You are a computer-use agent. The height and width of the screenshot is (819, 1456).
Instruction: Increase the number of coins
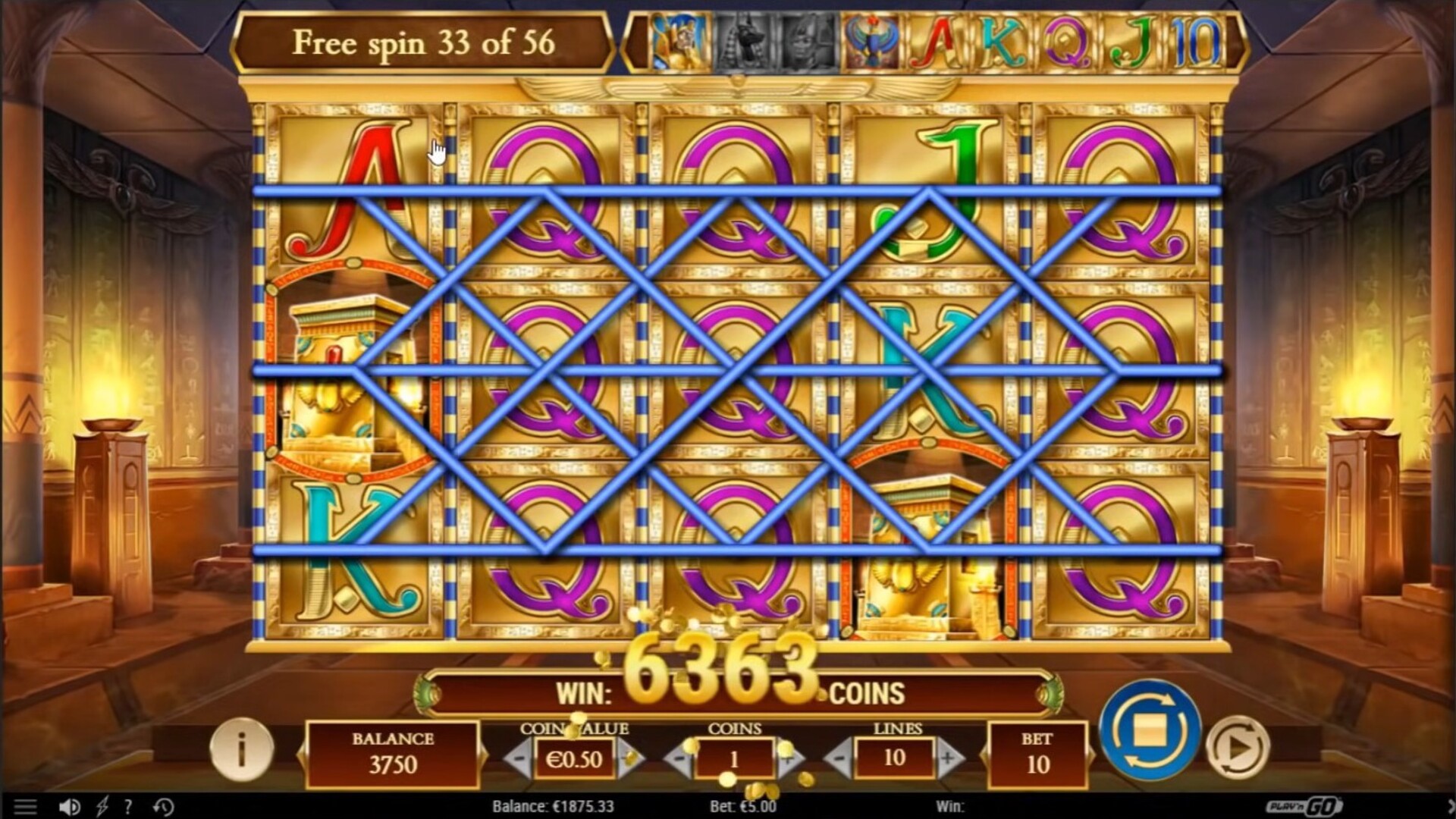(x=789, y=758)
